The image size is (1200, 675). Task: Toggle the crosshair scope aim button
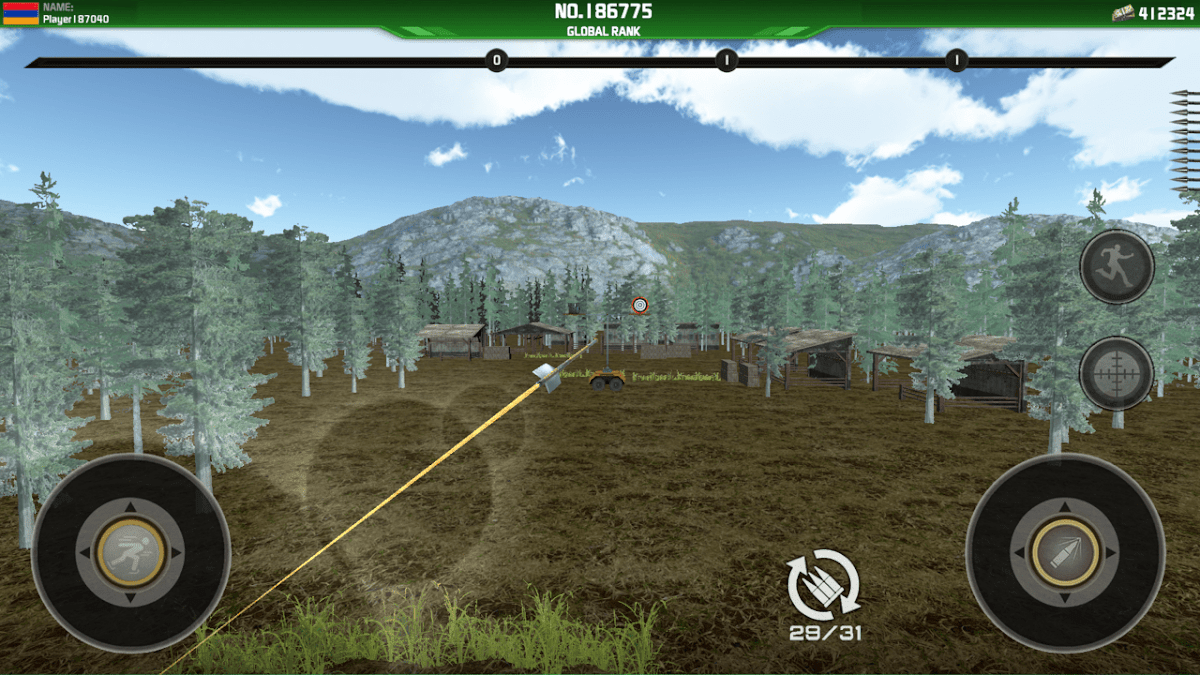[1116, 373]
